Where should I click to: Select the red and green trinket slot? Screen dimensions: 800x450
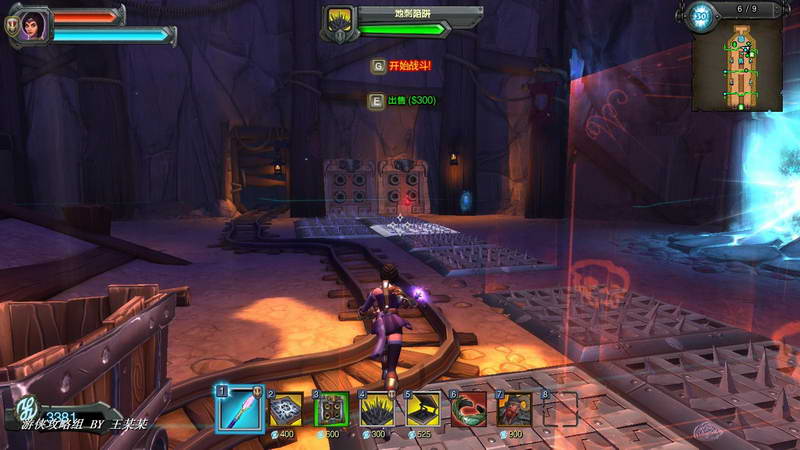pos(469,410)
